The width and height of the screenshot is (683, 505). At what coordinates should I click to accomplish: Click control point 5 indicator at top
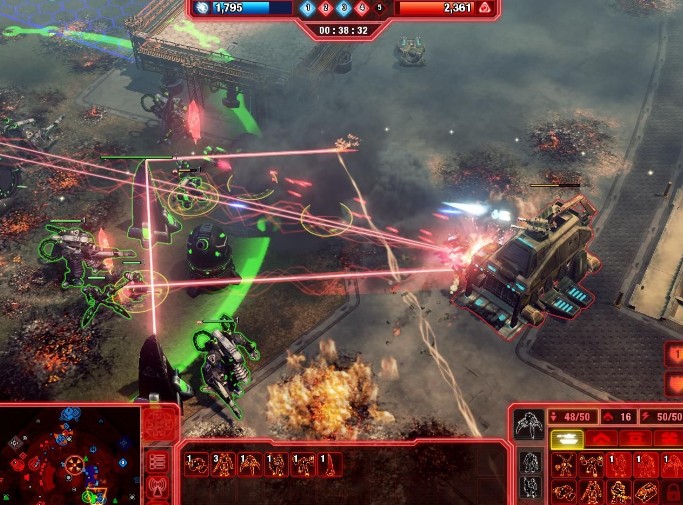[x=379, y=9]
